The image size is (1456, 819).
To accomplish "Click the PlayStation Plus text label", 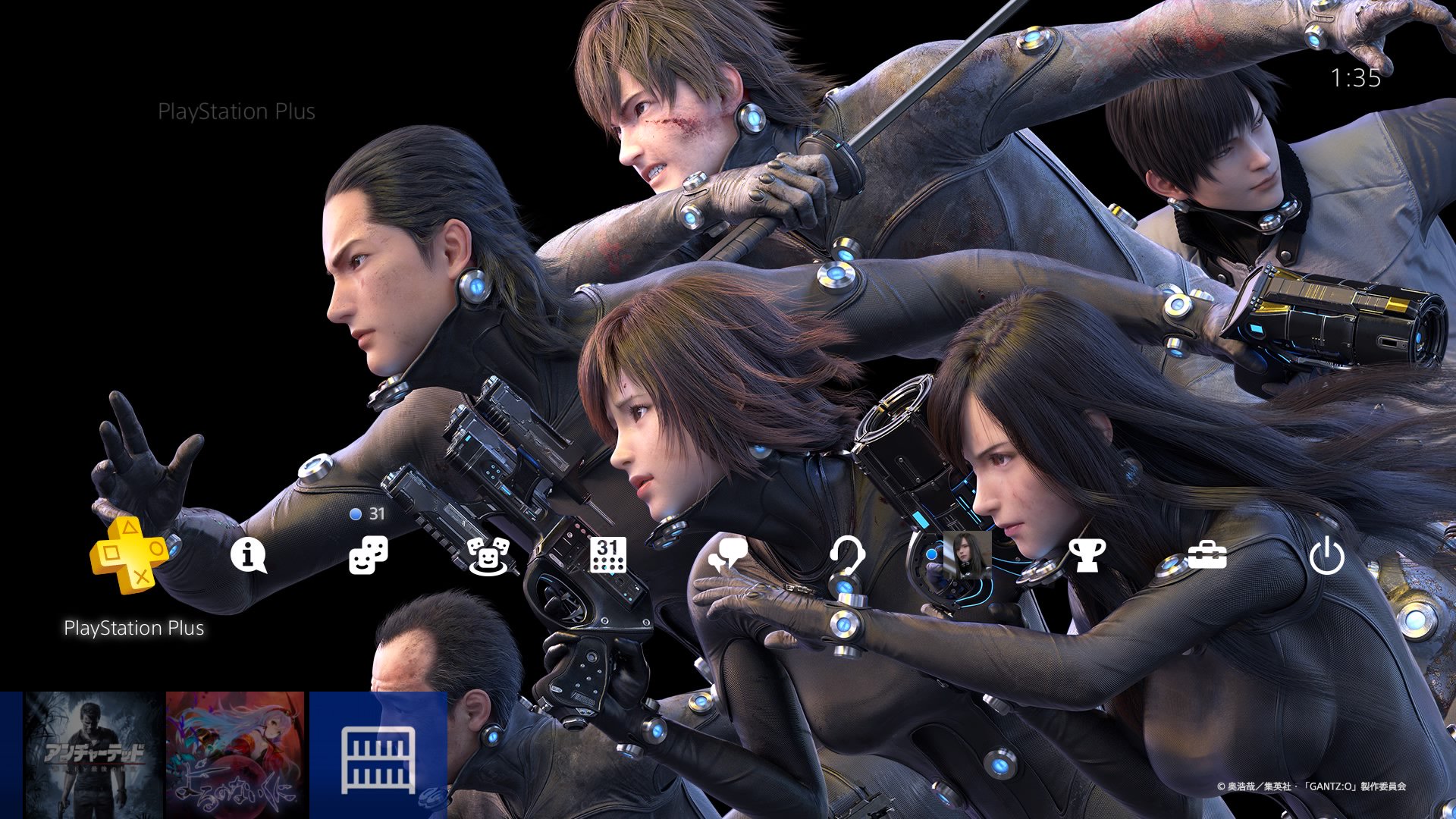I will [135, 628].
